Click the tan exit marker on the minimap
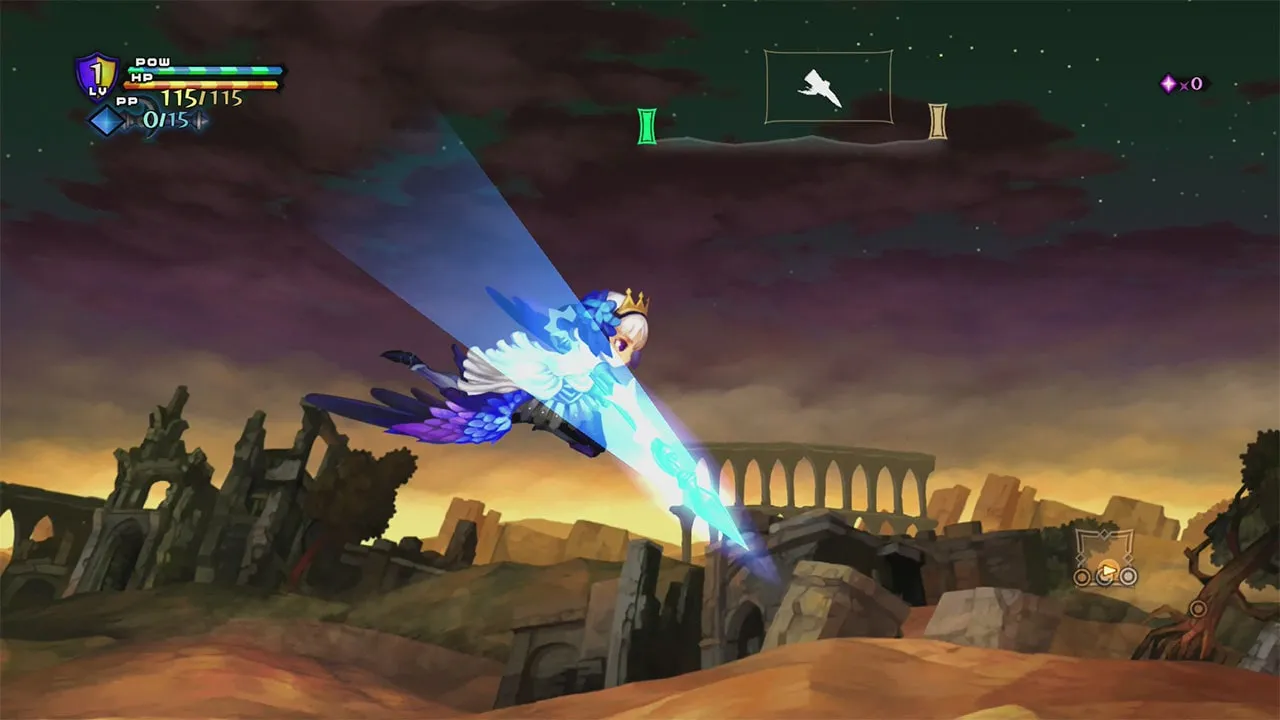This screenshot has height=720, width=1280. [x=937, y=121]
